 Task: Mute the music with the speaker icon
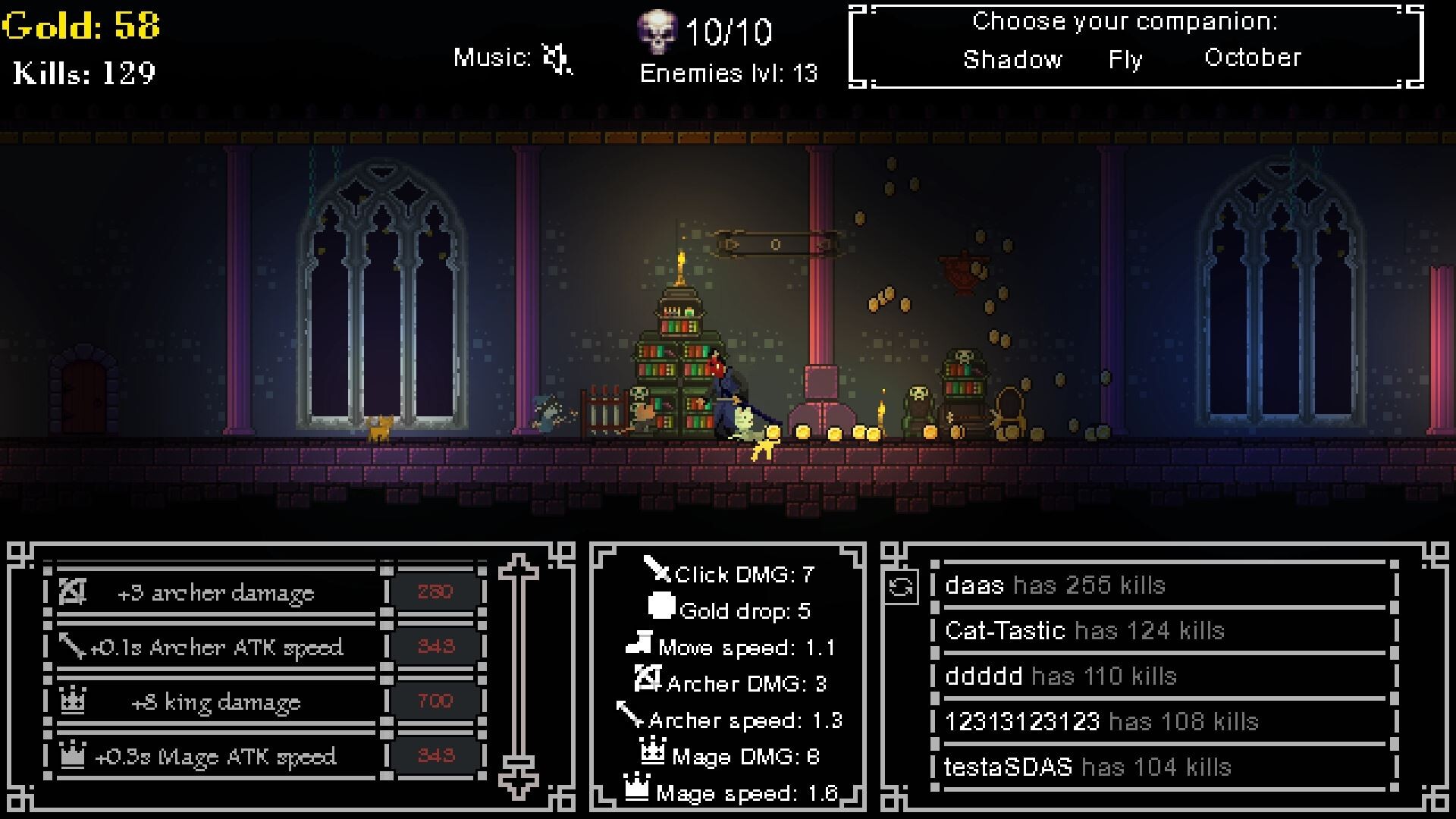(557, 57)
